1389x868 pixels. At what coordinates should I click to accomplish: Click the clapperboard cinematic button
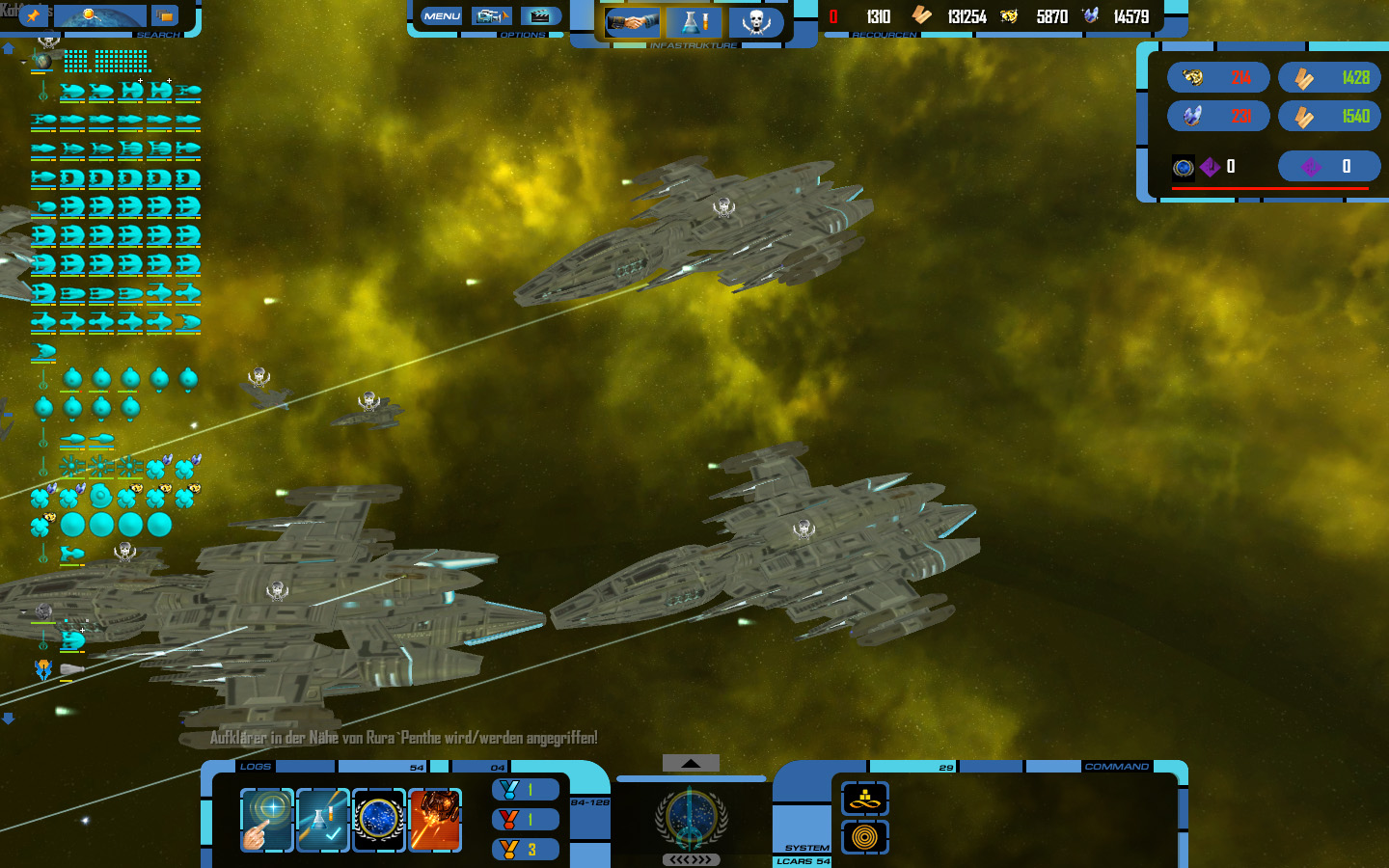tap(541, 16)
